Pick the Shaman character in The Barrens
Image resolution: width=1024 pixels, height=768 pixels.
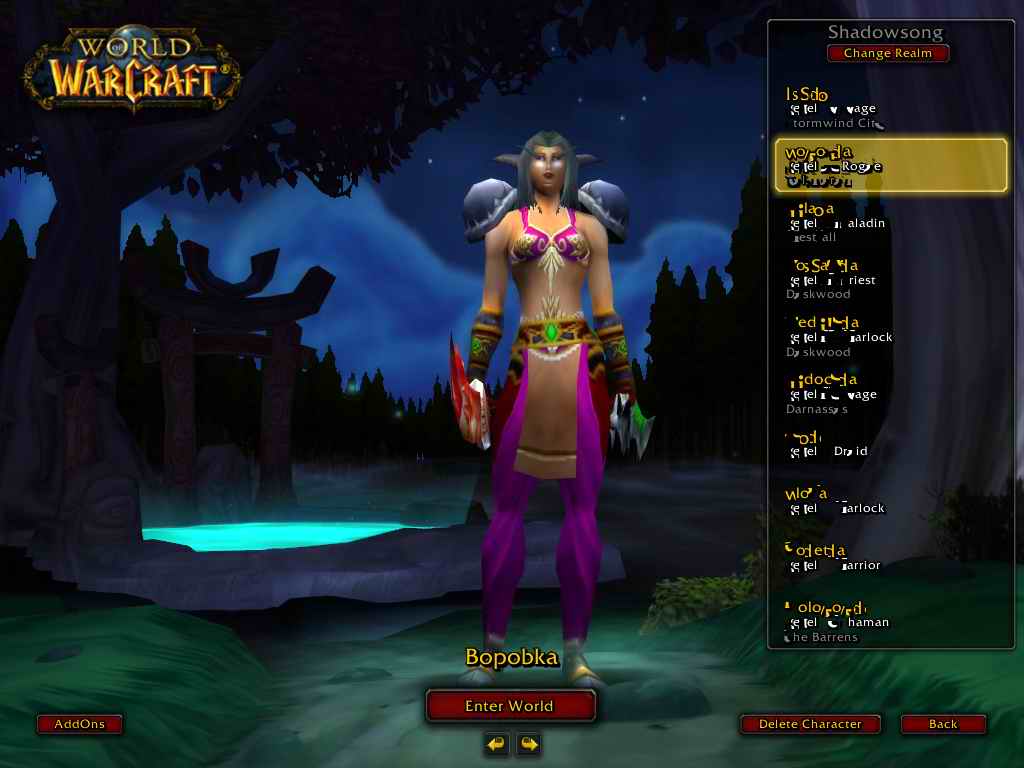(x=890, y=621)
